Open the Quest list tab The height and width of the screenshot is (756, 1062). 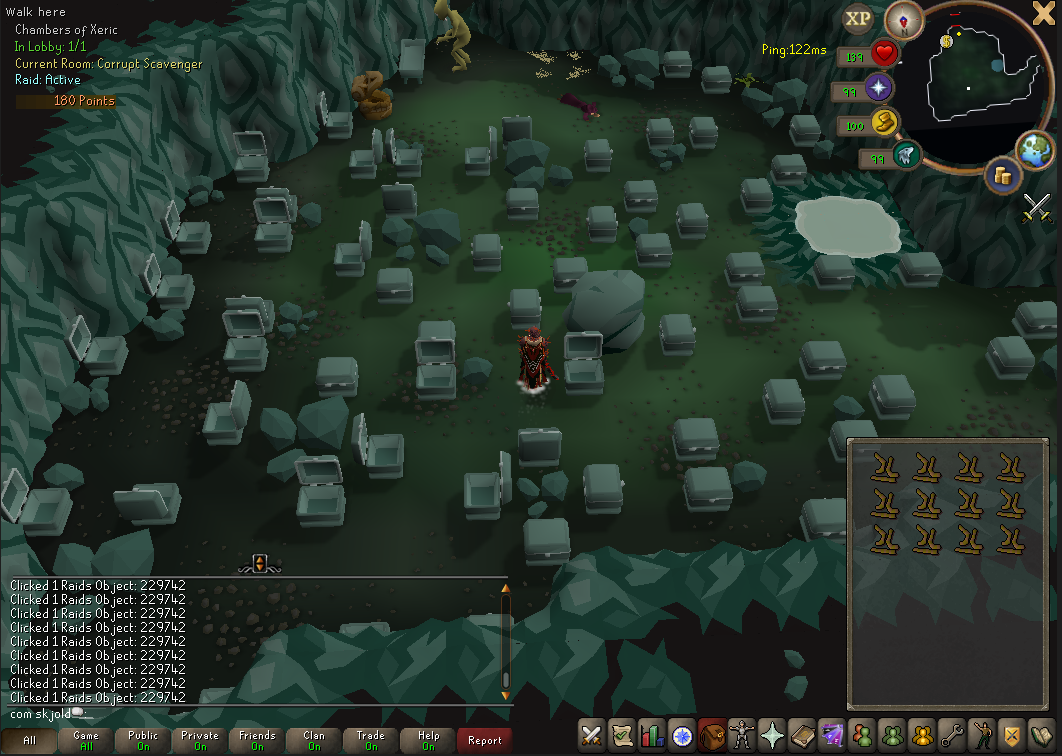pos(622,735)
